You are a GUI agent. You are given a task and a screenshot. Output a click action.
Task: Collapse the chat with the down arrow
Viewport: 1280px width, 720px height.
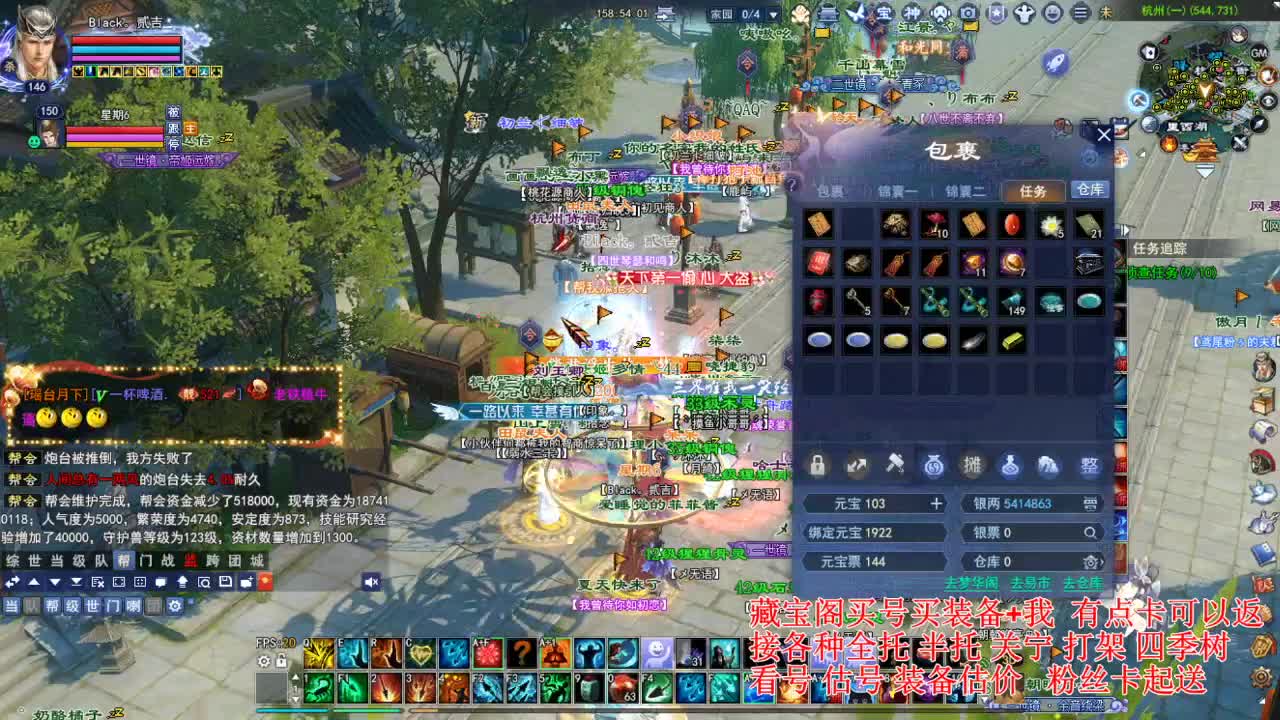(x=55, y=583)
